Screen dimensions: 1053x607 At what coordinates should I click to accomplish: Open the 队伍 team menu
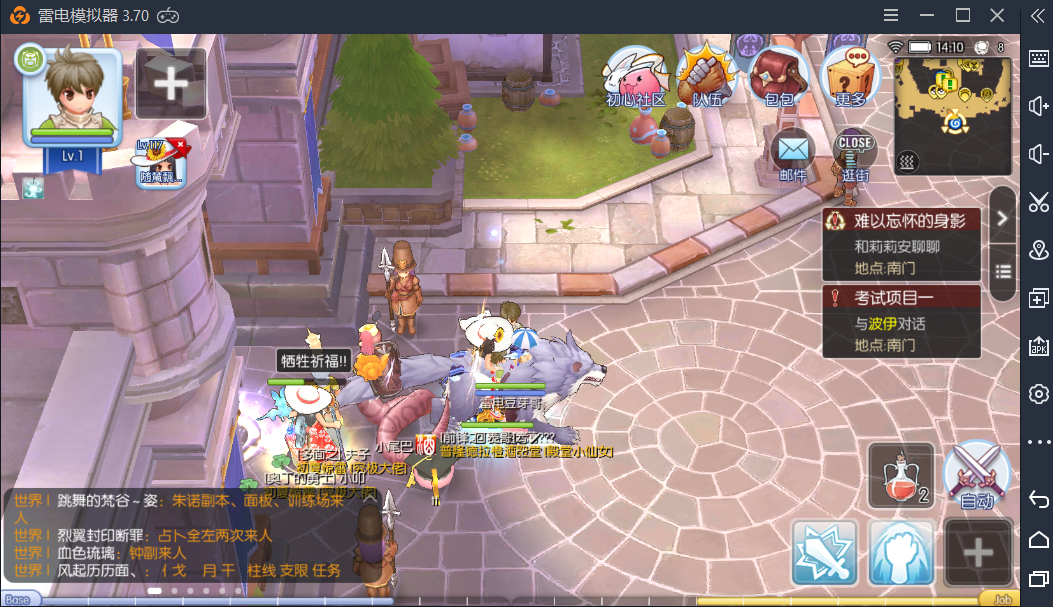[707, 76]
